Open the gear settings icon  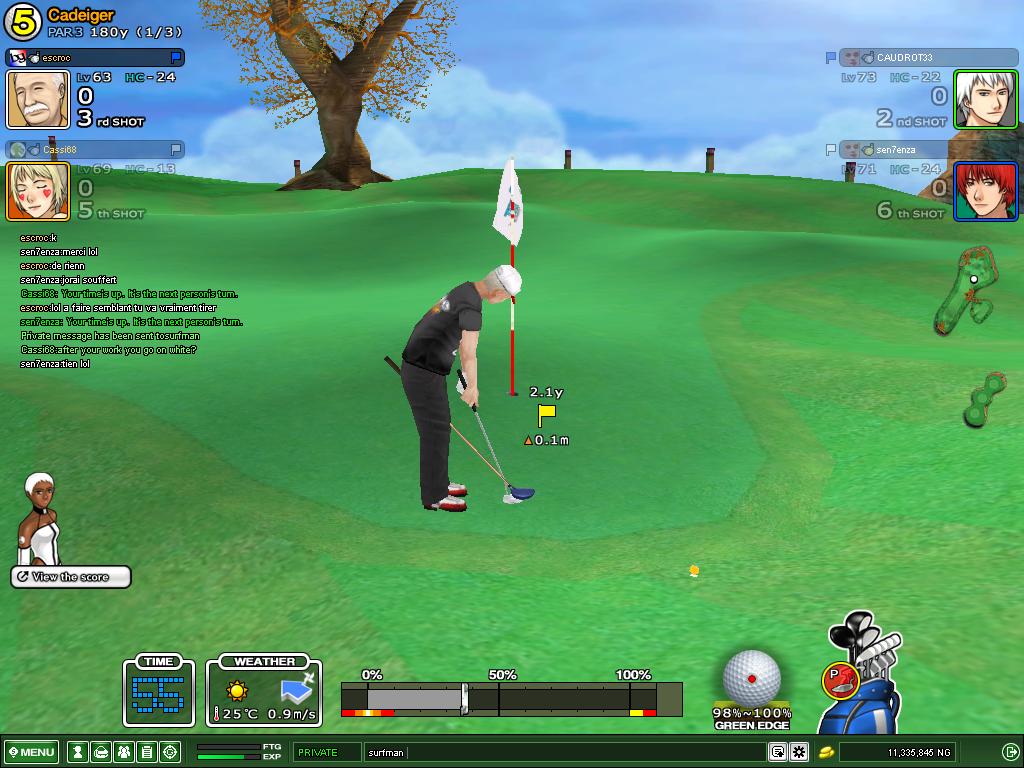(x=798, y=752)
